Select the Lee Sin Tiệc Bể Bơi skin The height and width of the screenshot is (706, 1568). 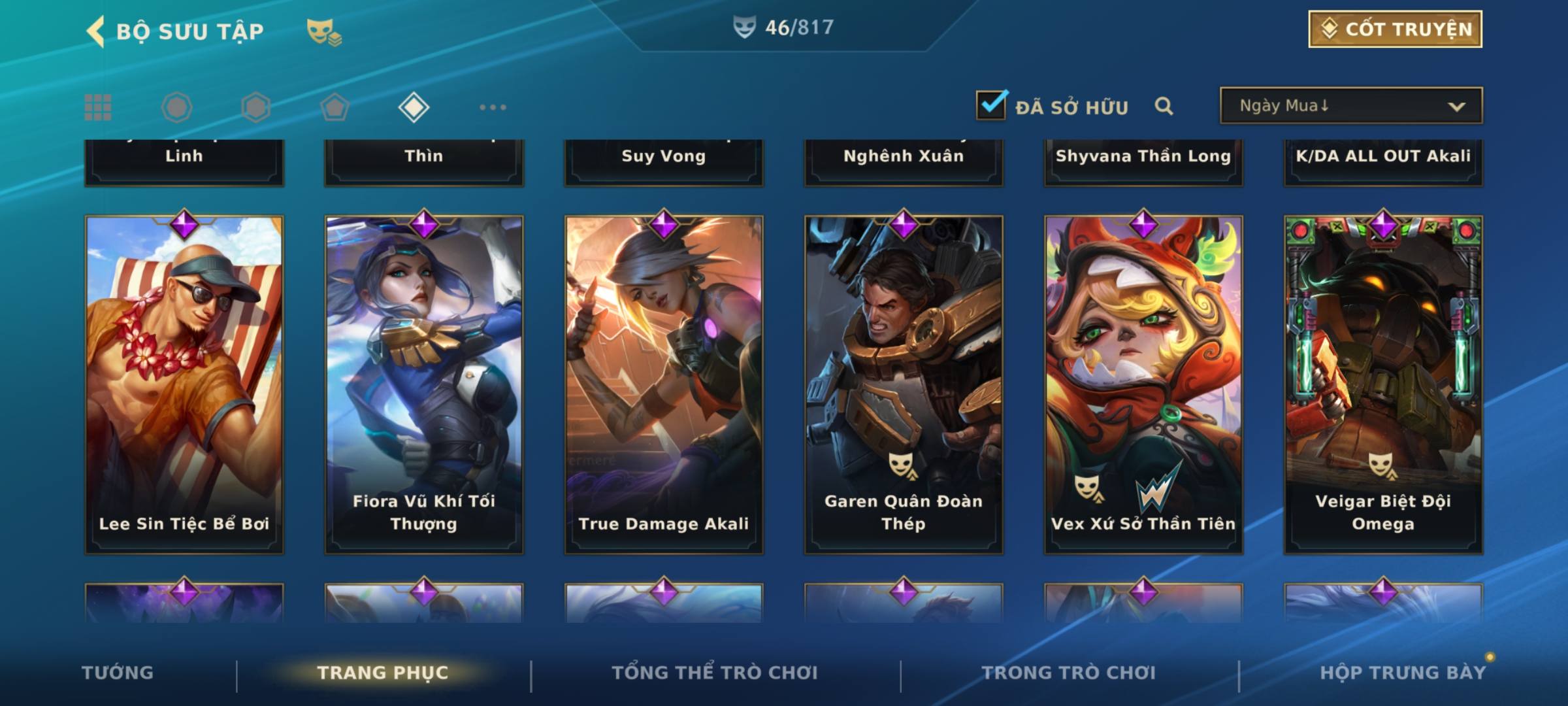(184, 384)
